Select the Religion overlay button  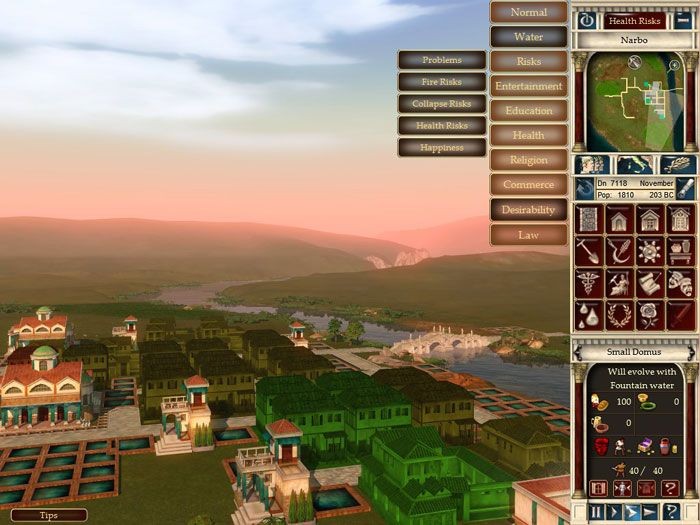[529, 160]
